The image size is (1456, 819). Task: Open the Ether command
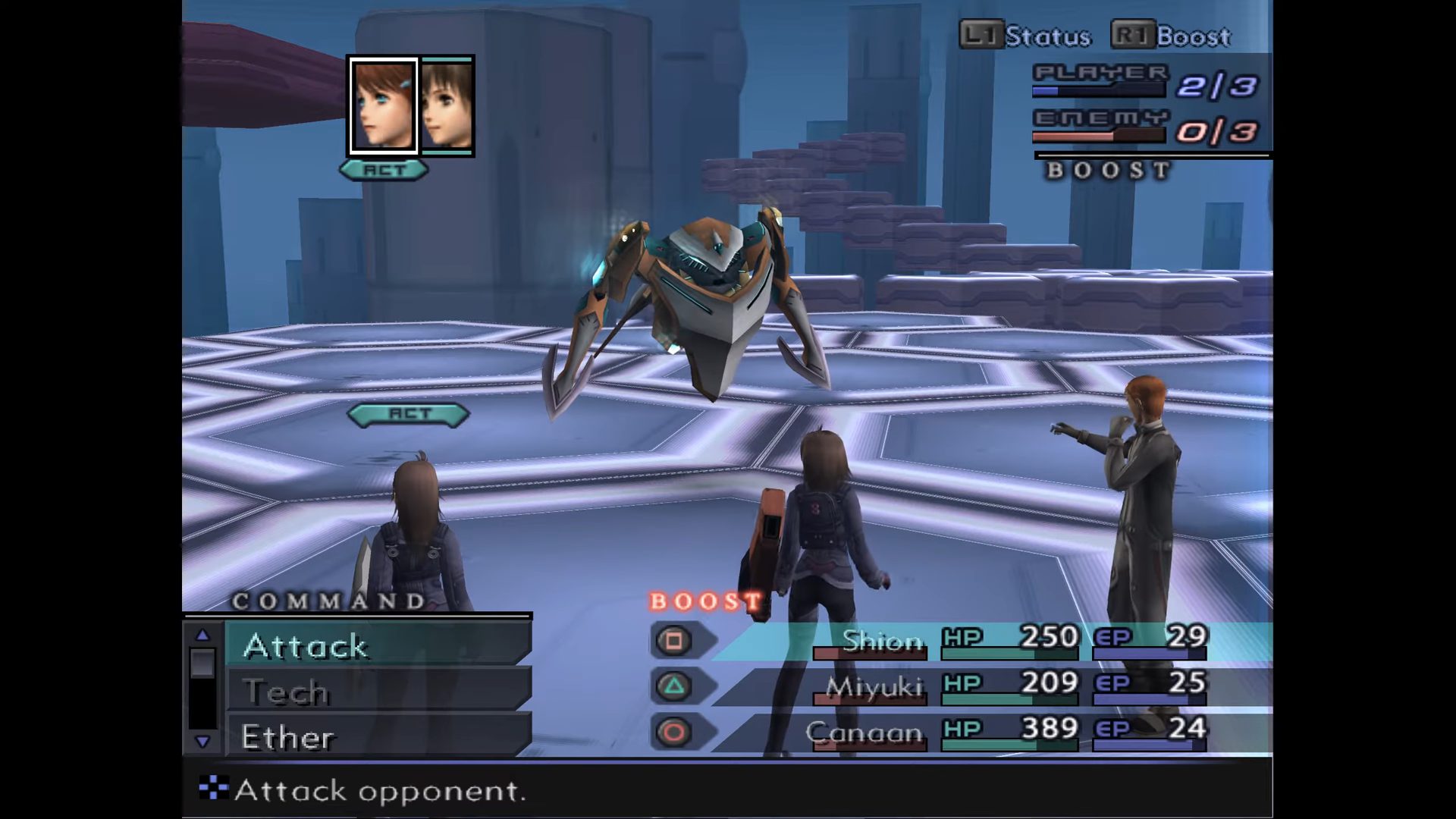(378, 736)
